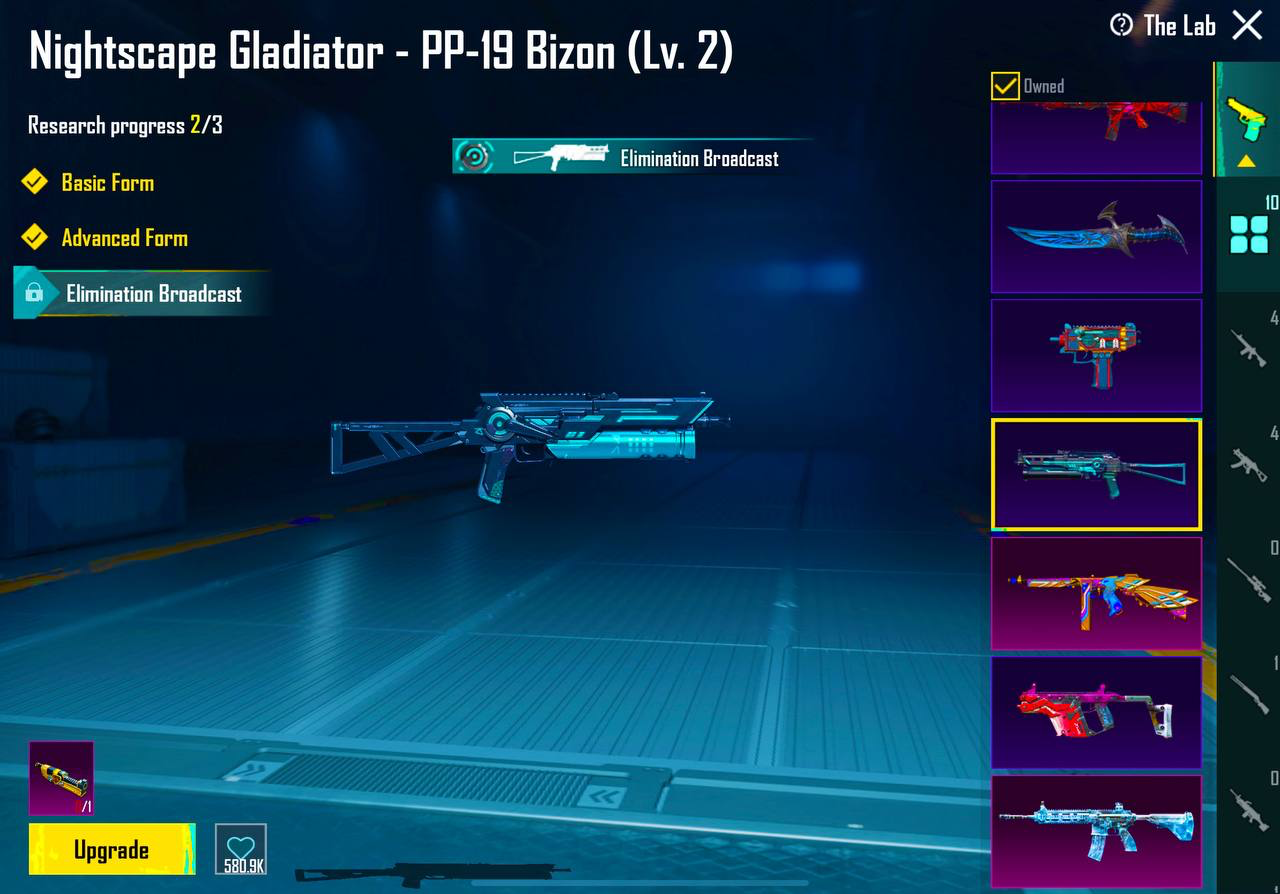
Task: Choose the Advanced Form research stage
Action: [x=124, y=238]
